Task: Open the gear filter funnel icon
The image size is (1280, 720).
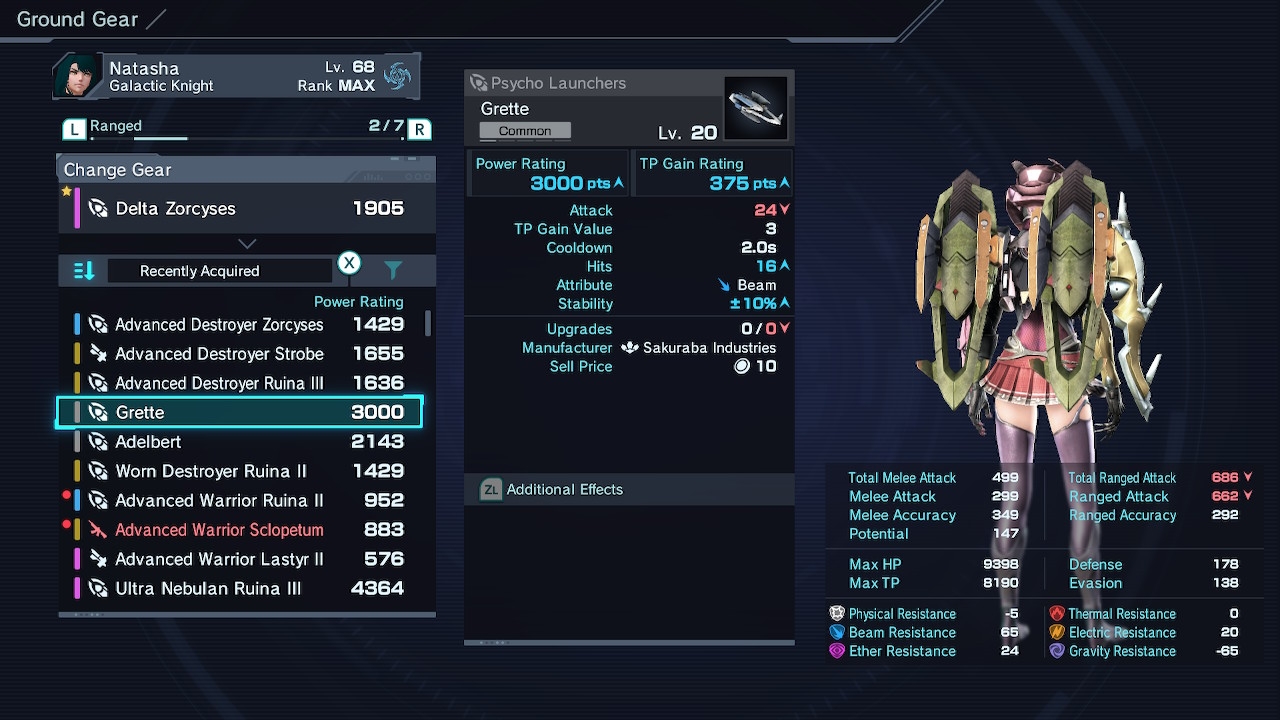Action: [393, 271]
